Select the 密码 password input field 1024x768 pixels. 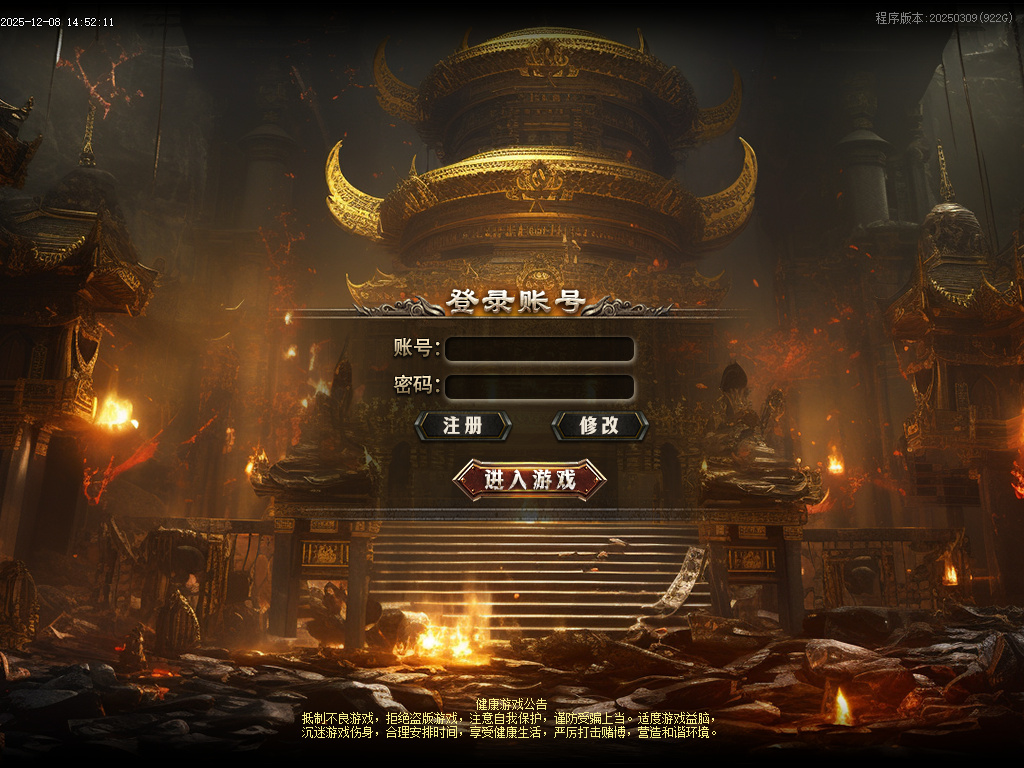point(539,387)
